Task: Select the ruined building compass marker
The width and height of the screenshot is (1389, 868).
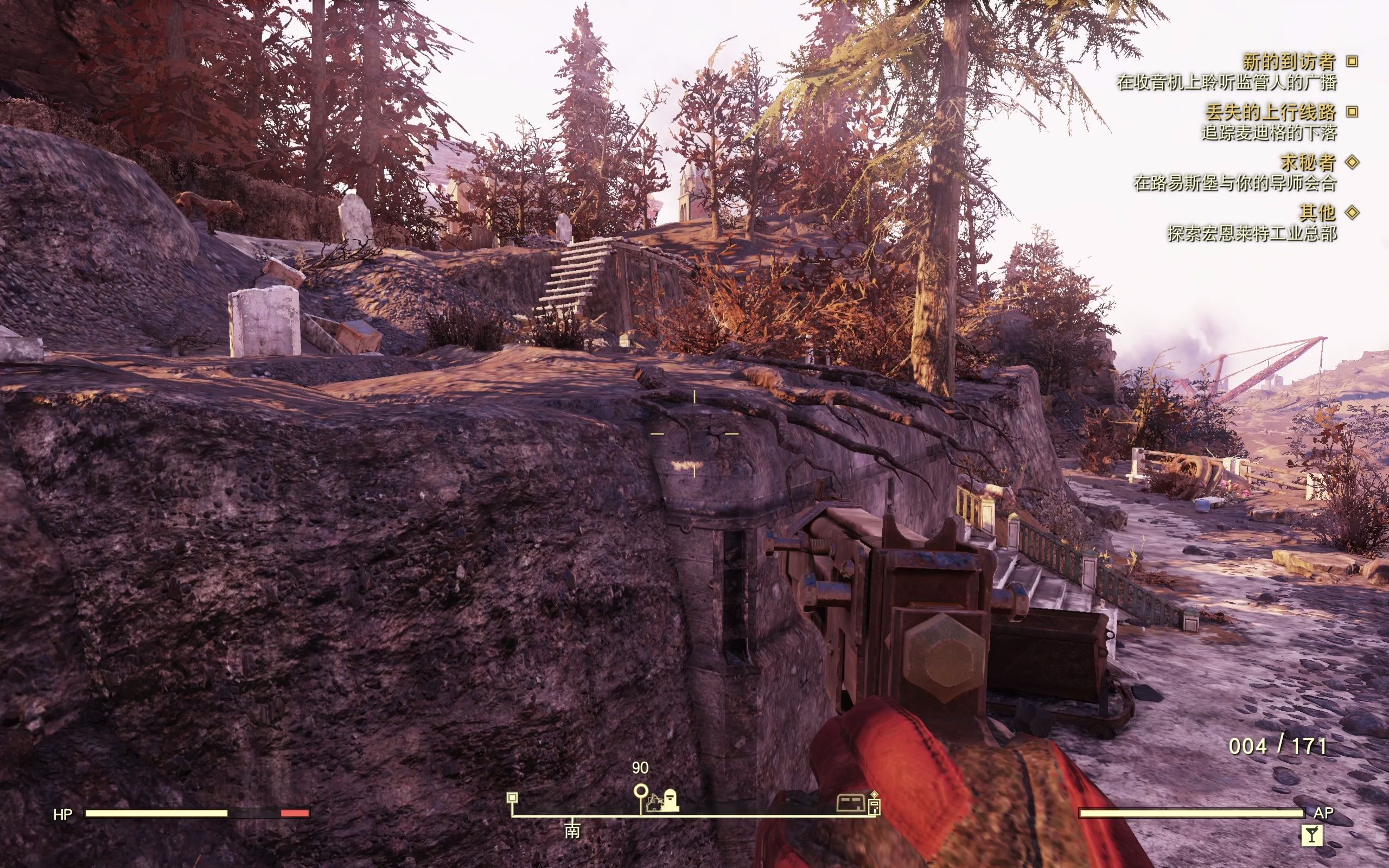Action: [x=655, y=802]
